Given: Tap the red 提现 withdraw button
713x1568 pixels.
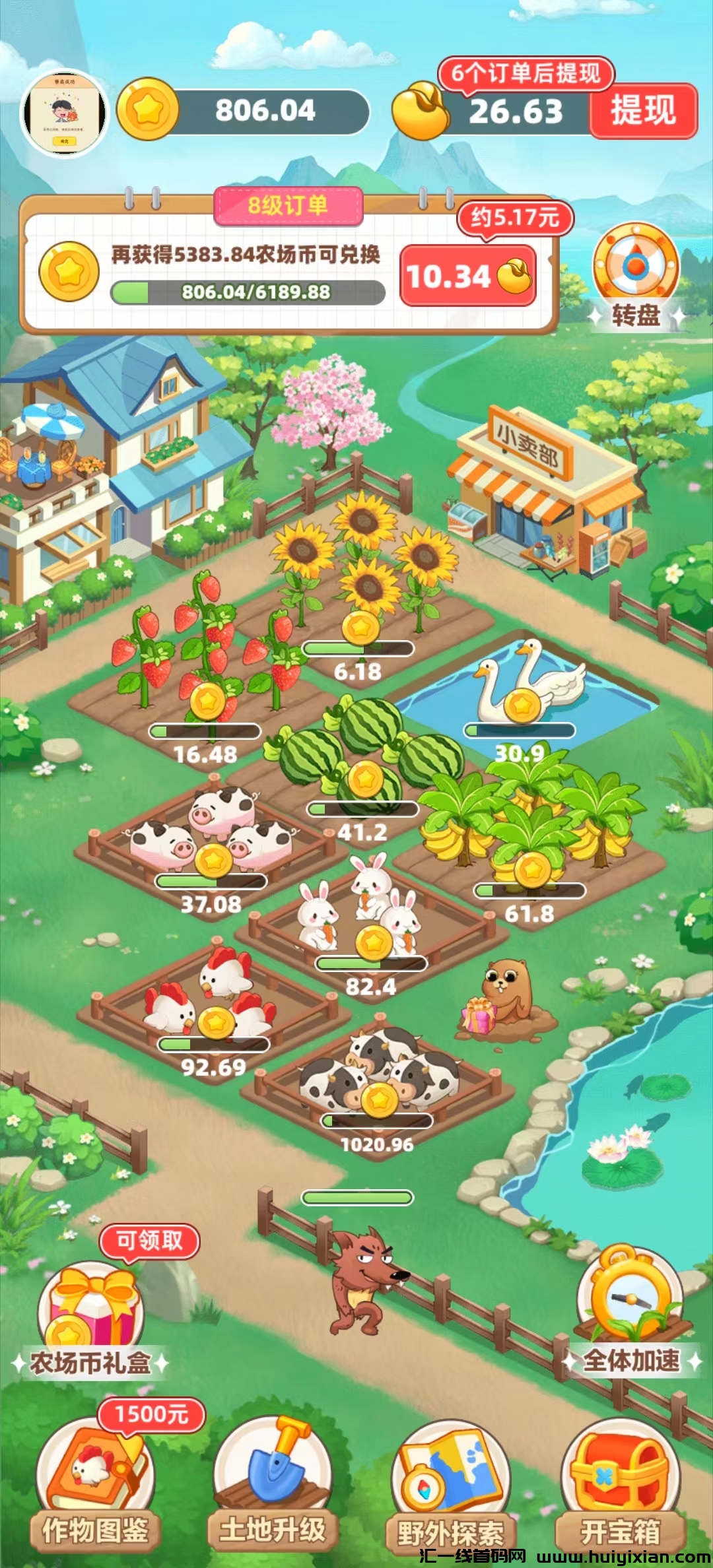Looking at the screenshot, I should pos(642,111).
